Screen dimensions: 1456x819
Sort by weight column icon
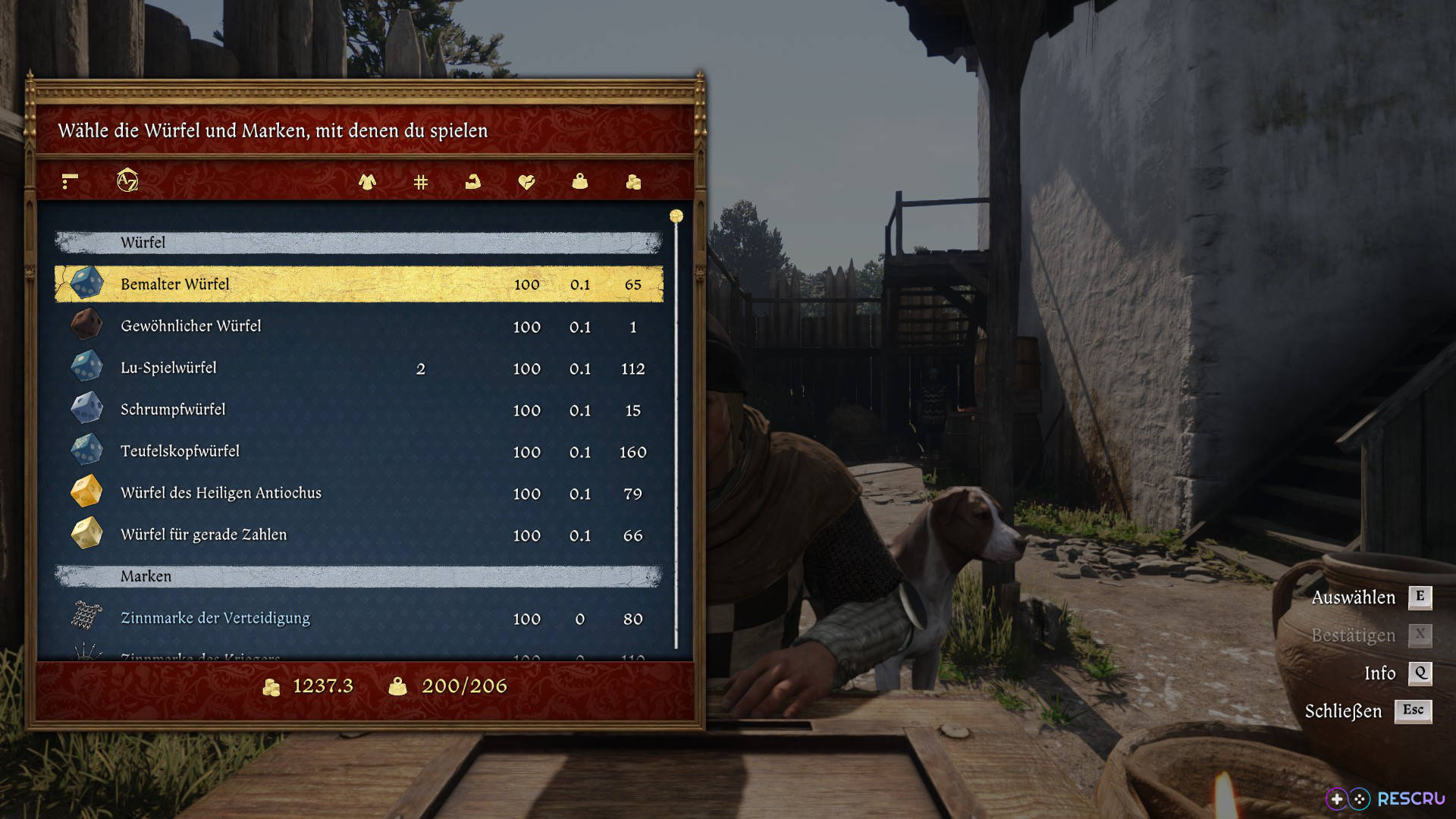pyautogui.click(x=580, y=182)
